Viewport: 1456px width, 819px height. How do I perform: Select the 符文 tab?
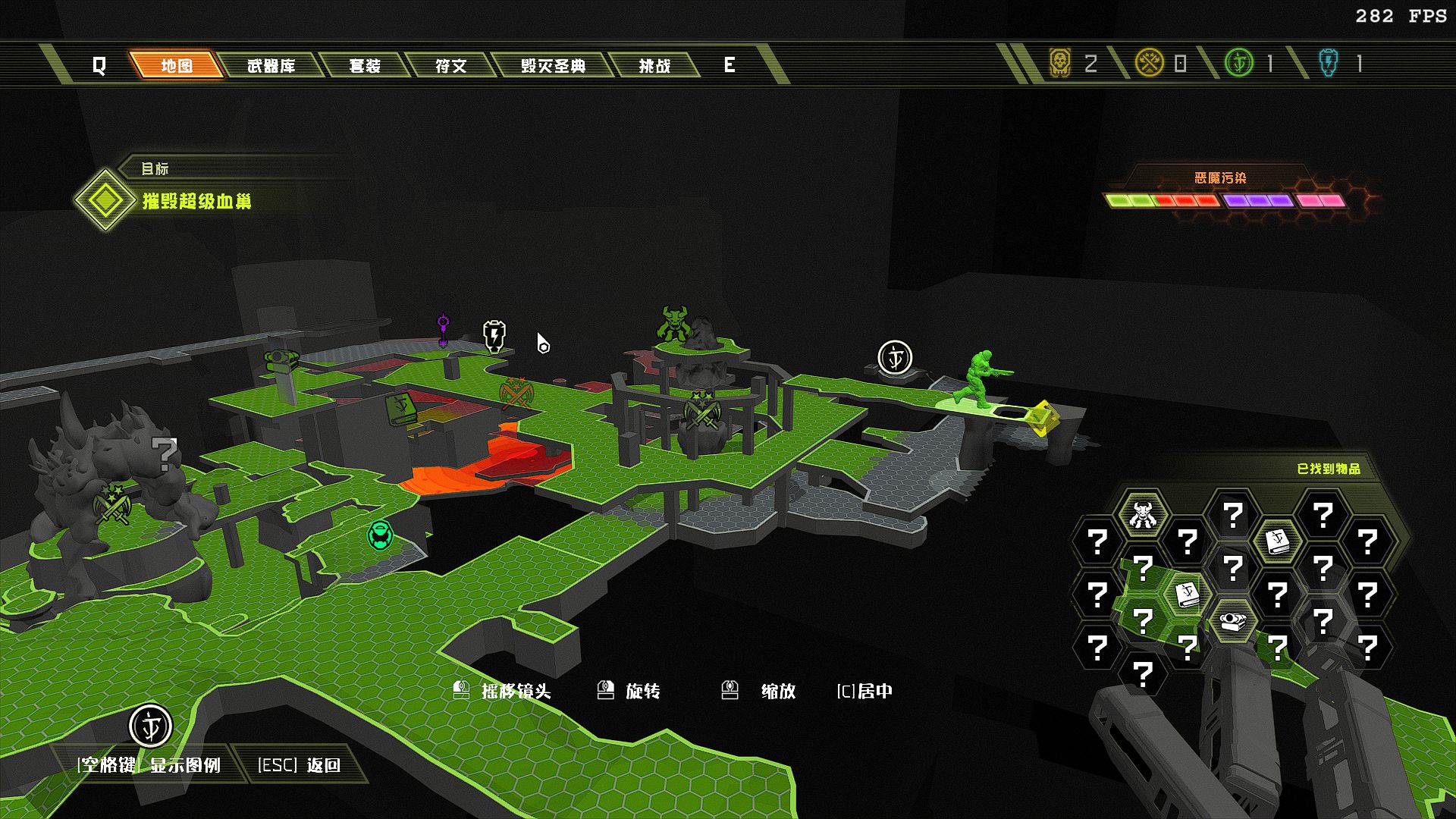[x=450, y=66]
